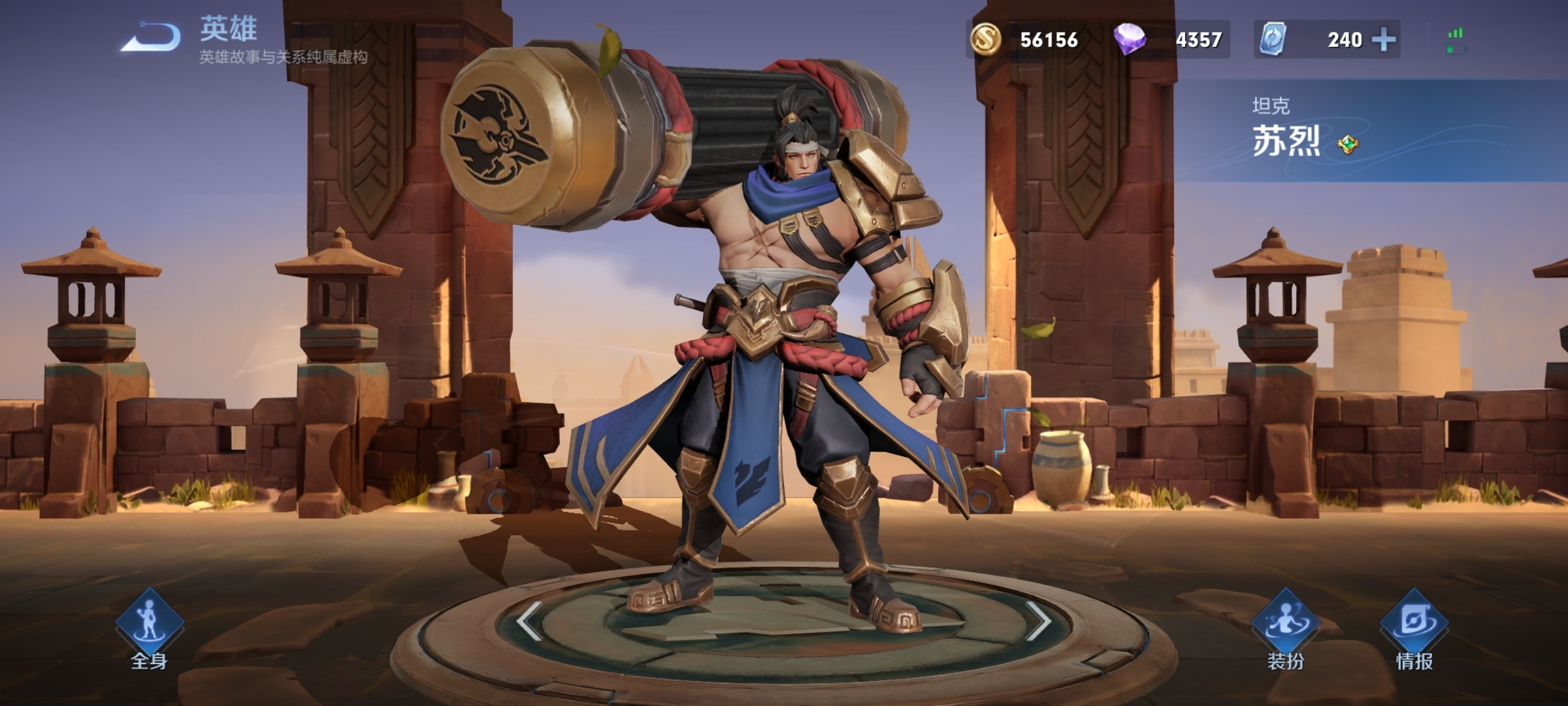Click the green badge beside 苏烈
This screenshot has height=706, width=1568.
click(x=1347, y=144)
